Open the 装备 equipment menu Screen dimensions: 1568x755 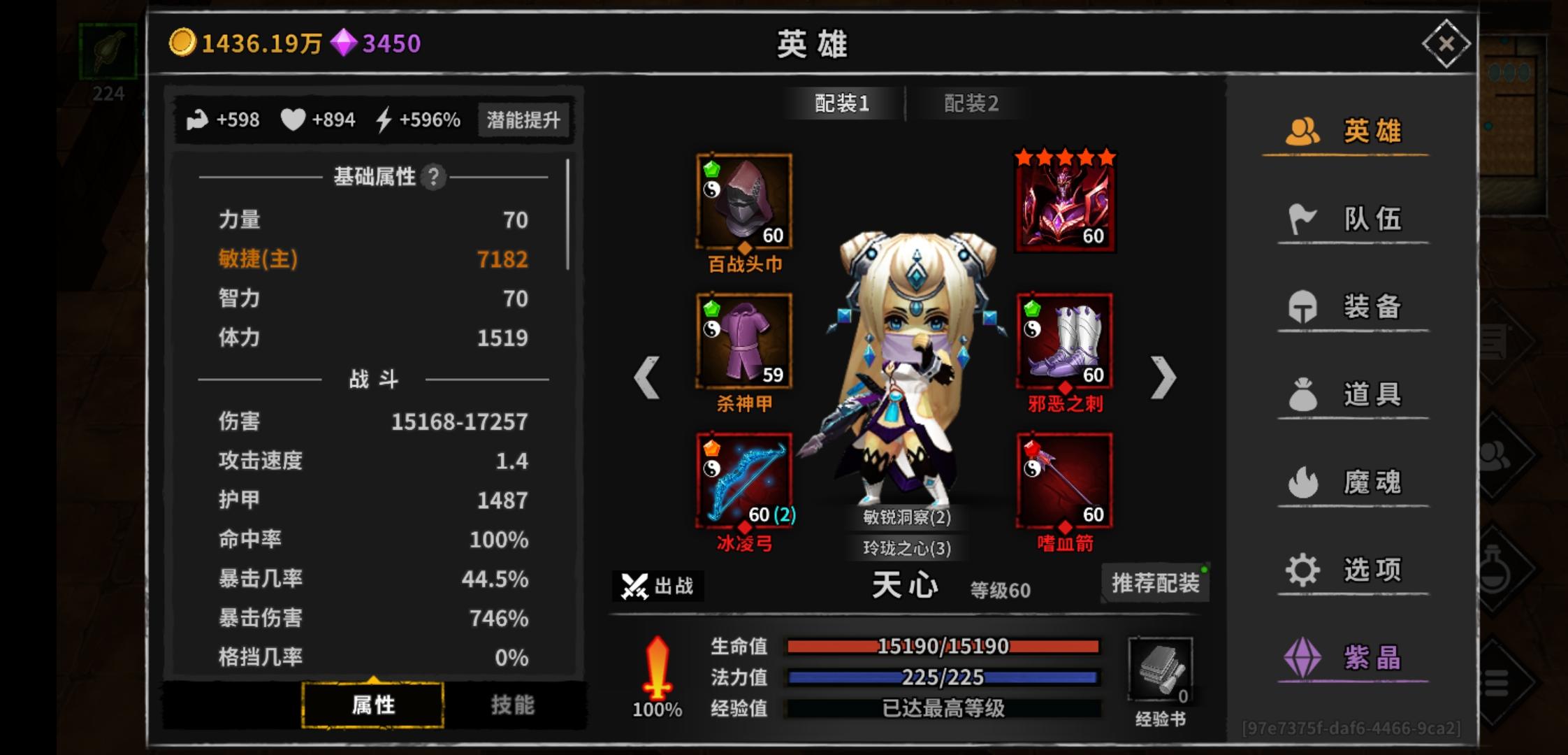tap(1351, 306)
